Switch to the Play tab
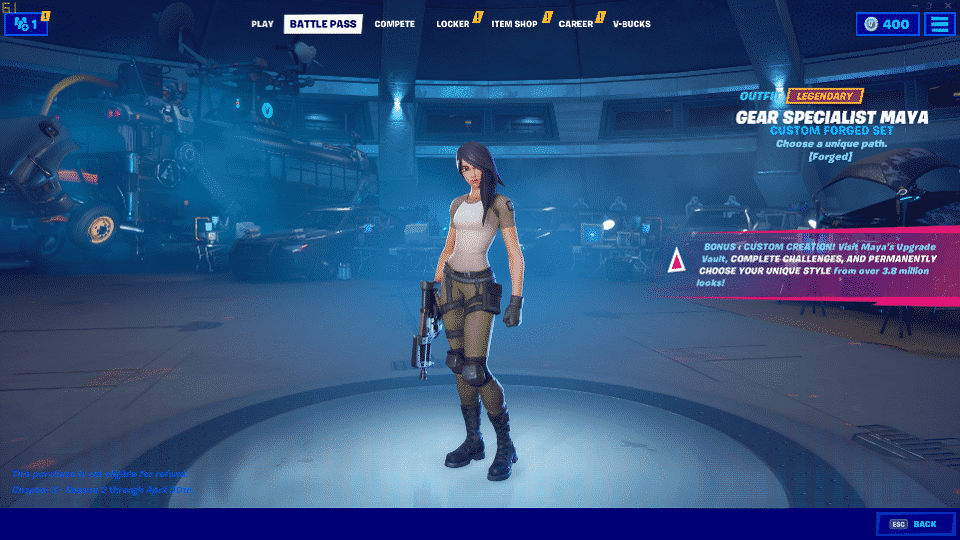960x540 pixels. (262, 24)
